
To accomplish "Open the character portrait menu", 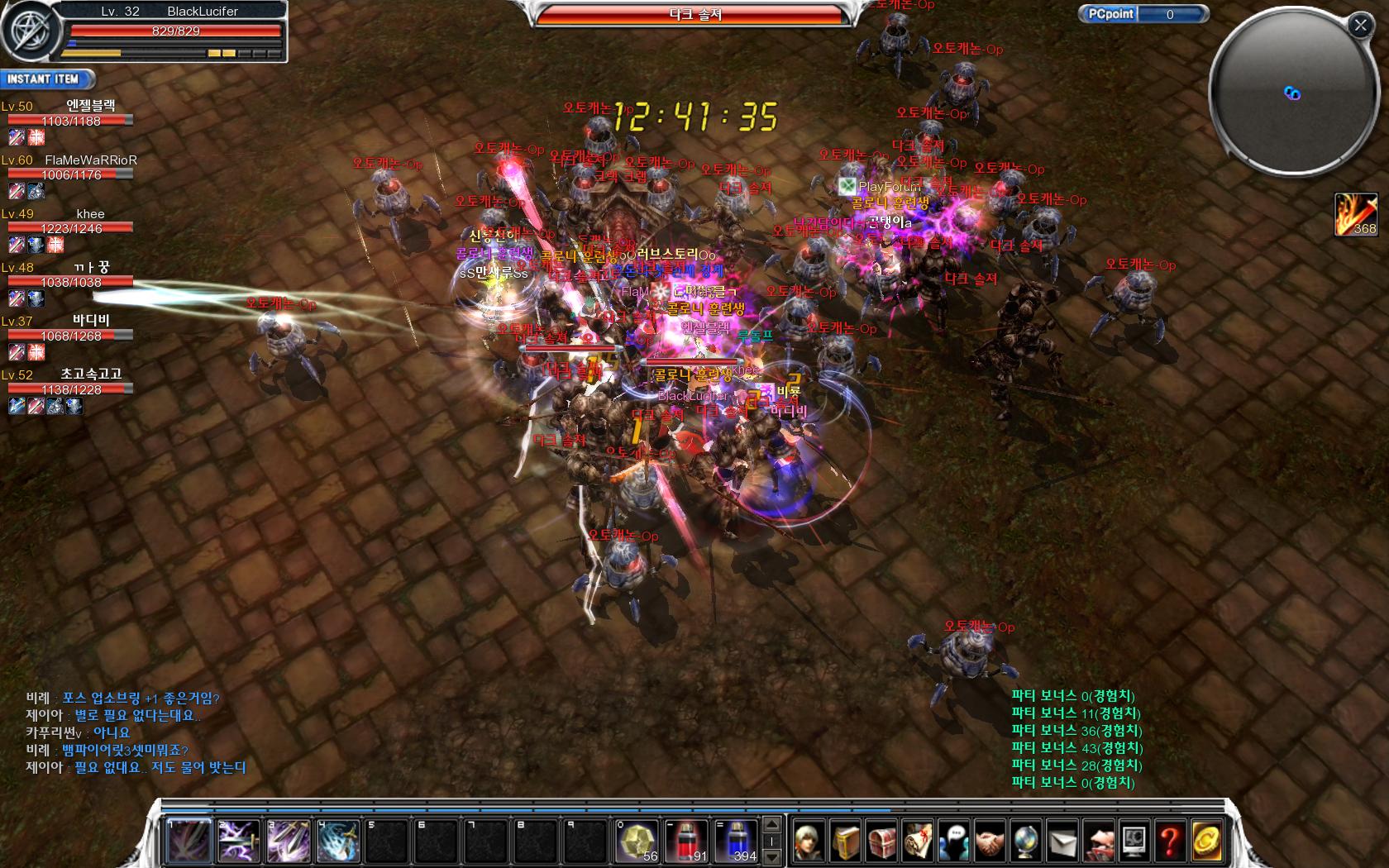I will point(809,842).
